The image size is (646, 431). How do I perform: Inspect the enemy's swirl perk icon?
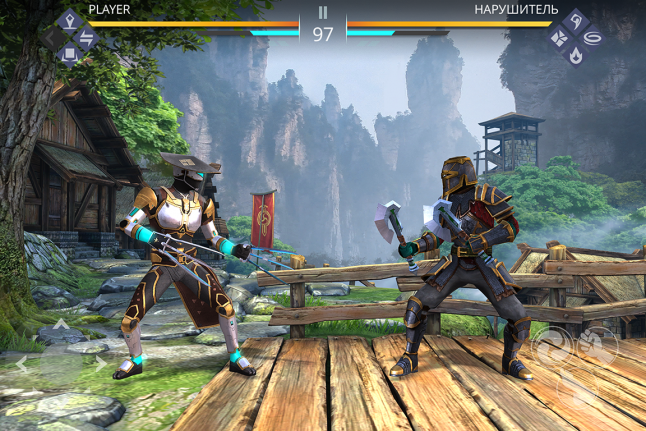tap(595, 38)
